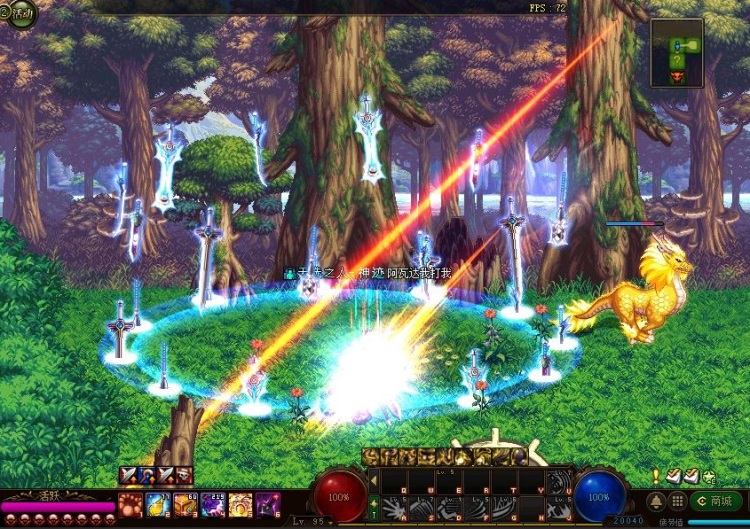Use the purple item in slot 4
The height and width of the screenshot is (529, 750).
[212, 503]
